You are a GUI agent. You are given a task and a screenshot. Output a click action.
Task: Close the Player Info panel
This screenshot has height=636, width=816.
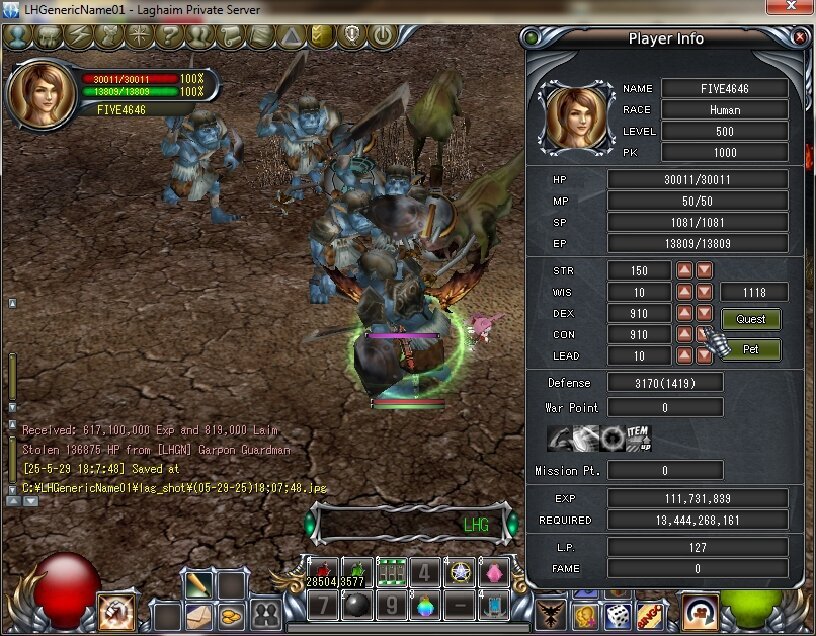pyautogui.click(x=800, y=37)
